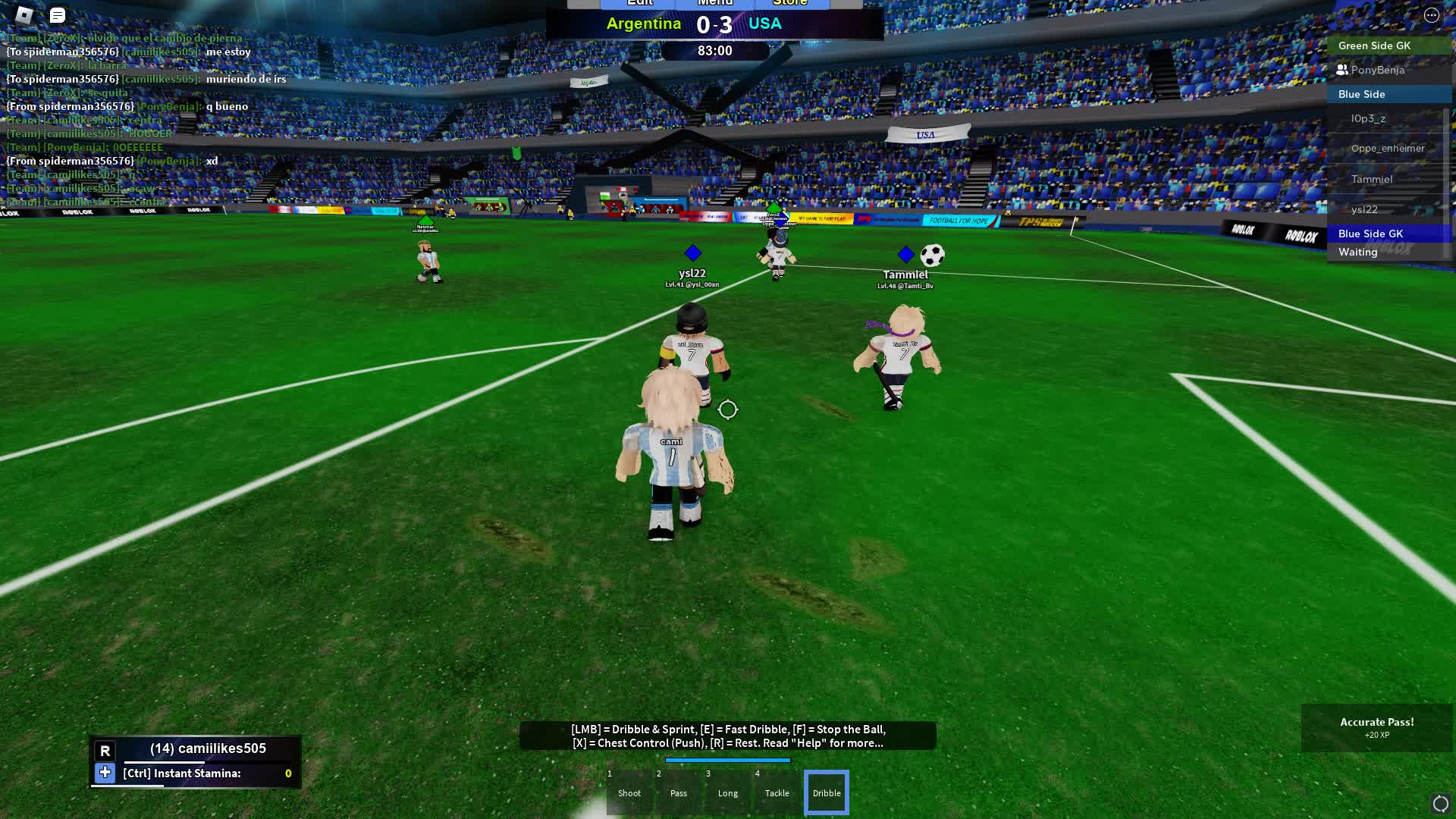Open the Store button
This screenshot has height=819, width=1456.
[x=790, y=4]
